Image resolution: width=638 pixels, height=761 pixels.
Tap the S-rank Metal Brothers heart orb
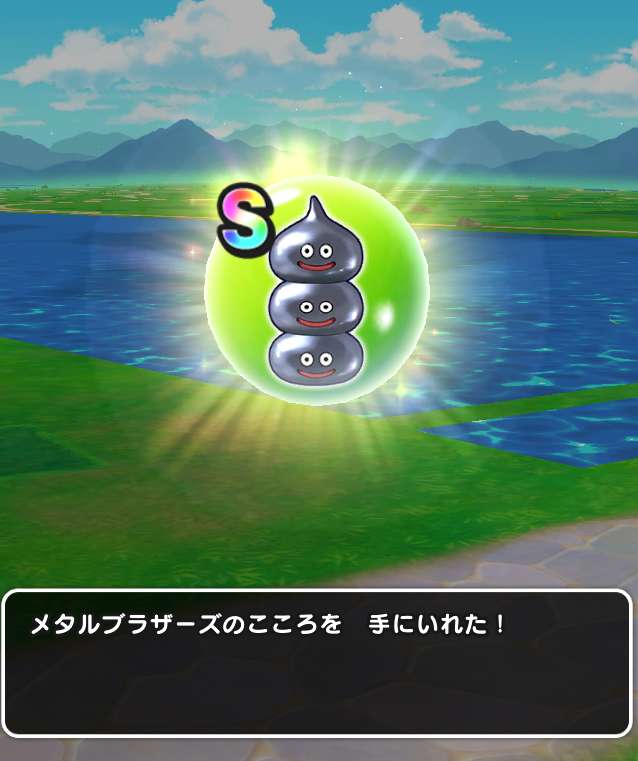click(317, 292)
